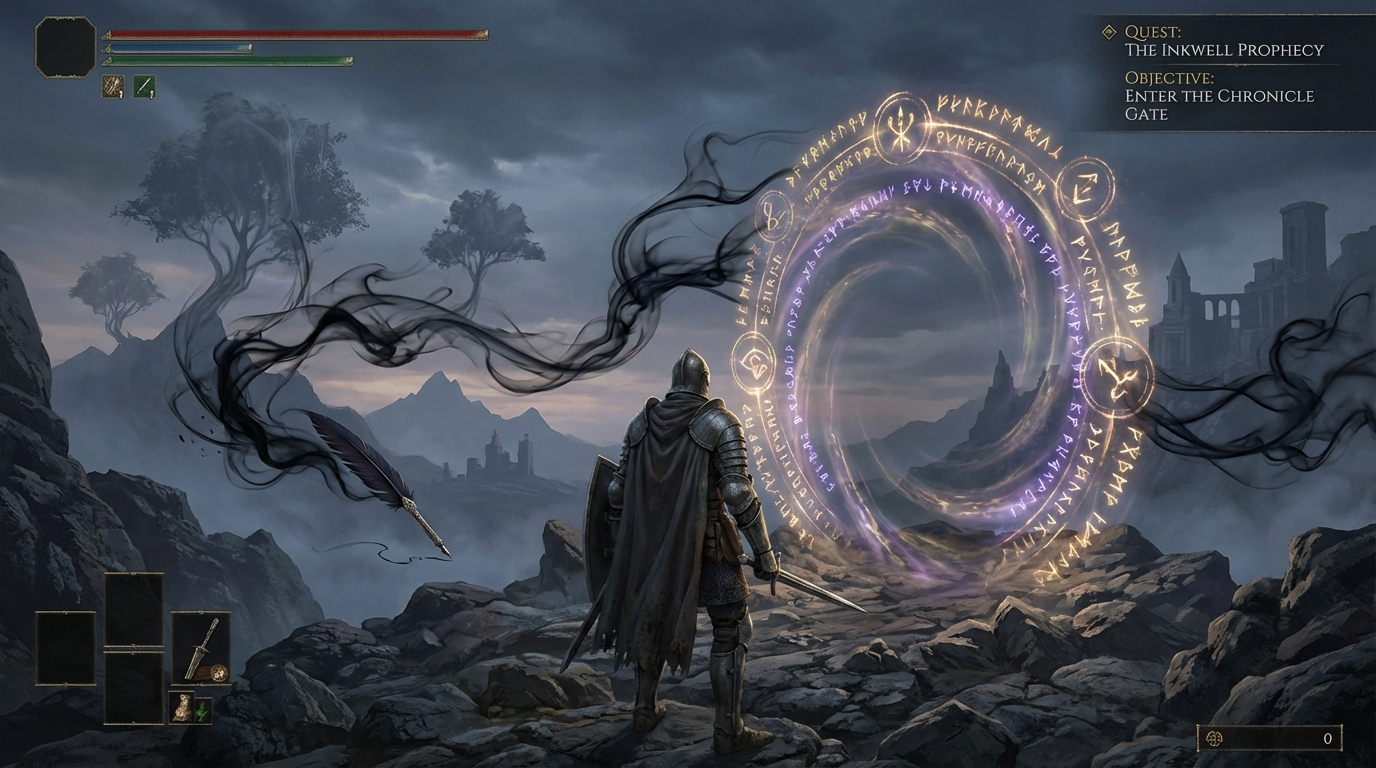Click the green needle status effect icon
Image resolution: width=1376 pixels, height=768 pixels.
(145, 87)
